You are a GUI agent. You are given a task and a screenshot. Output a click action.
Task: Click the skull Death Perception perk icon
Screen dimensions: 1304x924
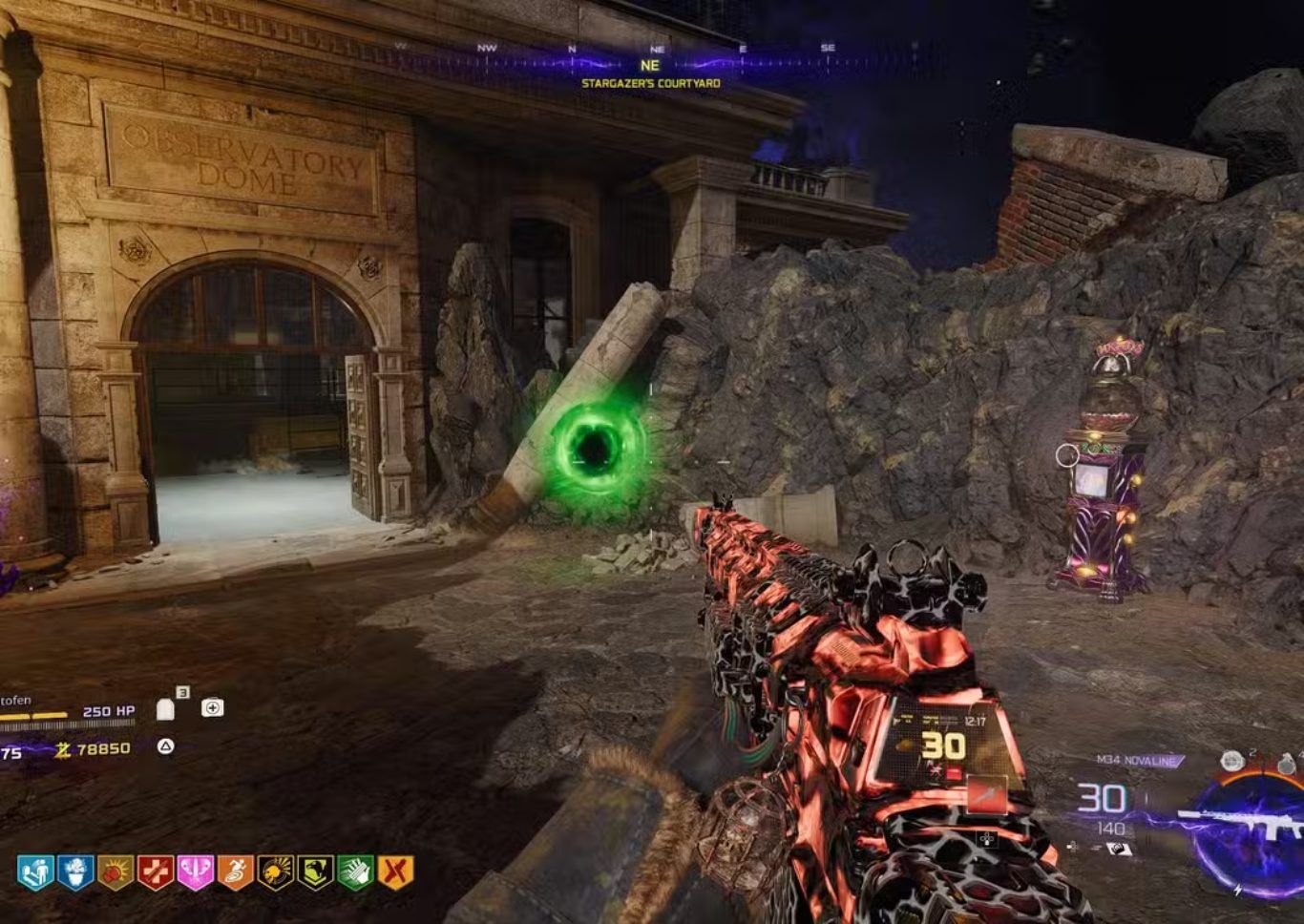(x=275, y=872)
